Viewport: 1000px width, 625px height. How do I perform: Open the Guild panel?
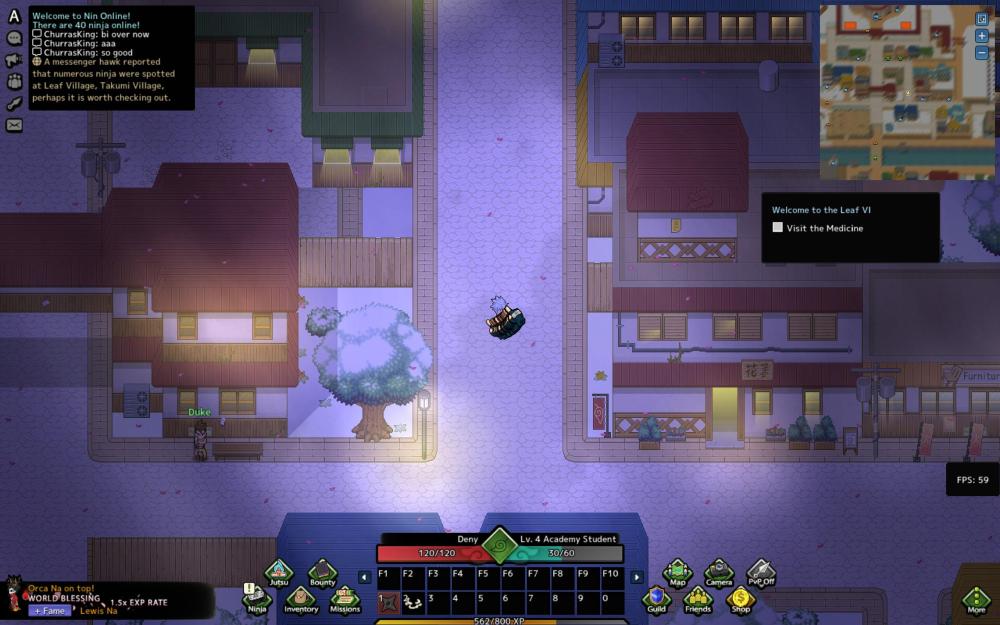pyautogui.click(x=656, y=598)
